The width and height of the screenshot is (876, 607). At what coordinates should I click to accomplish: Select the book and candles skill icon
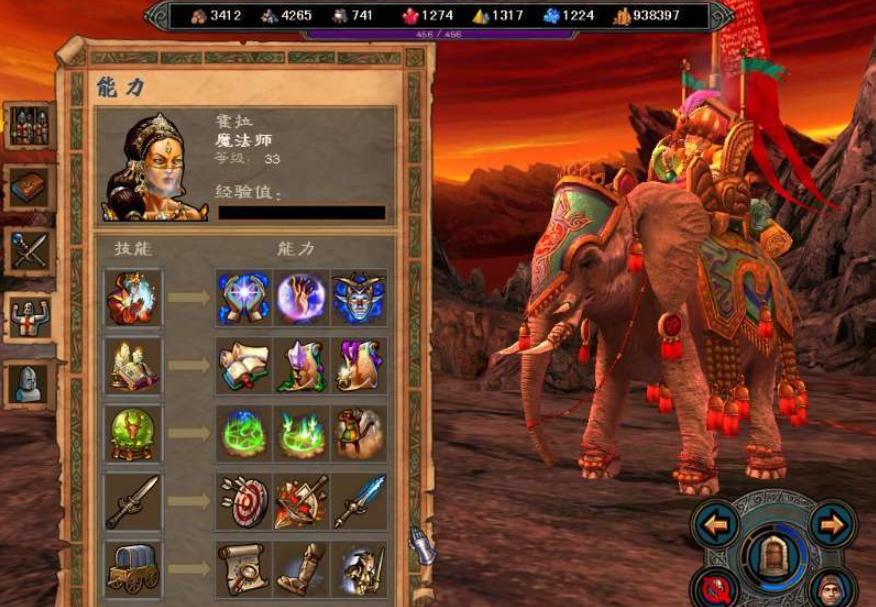(x=134, y=366)
